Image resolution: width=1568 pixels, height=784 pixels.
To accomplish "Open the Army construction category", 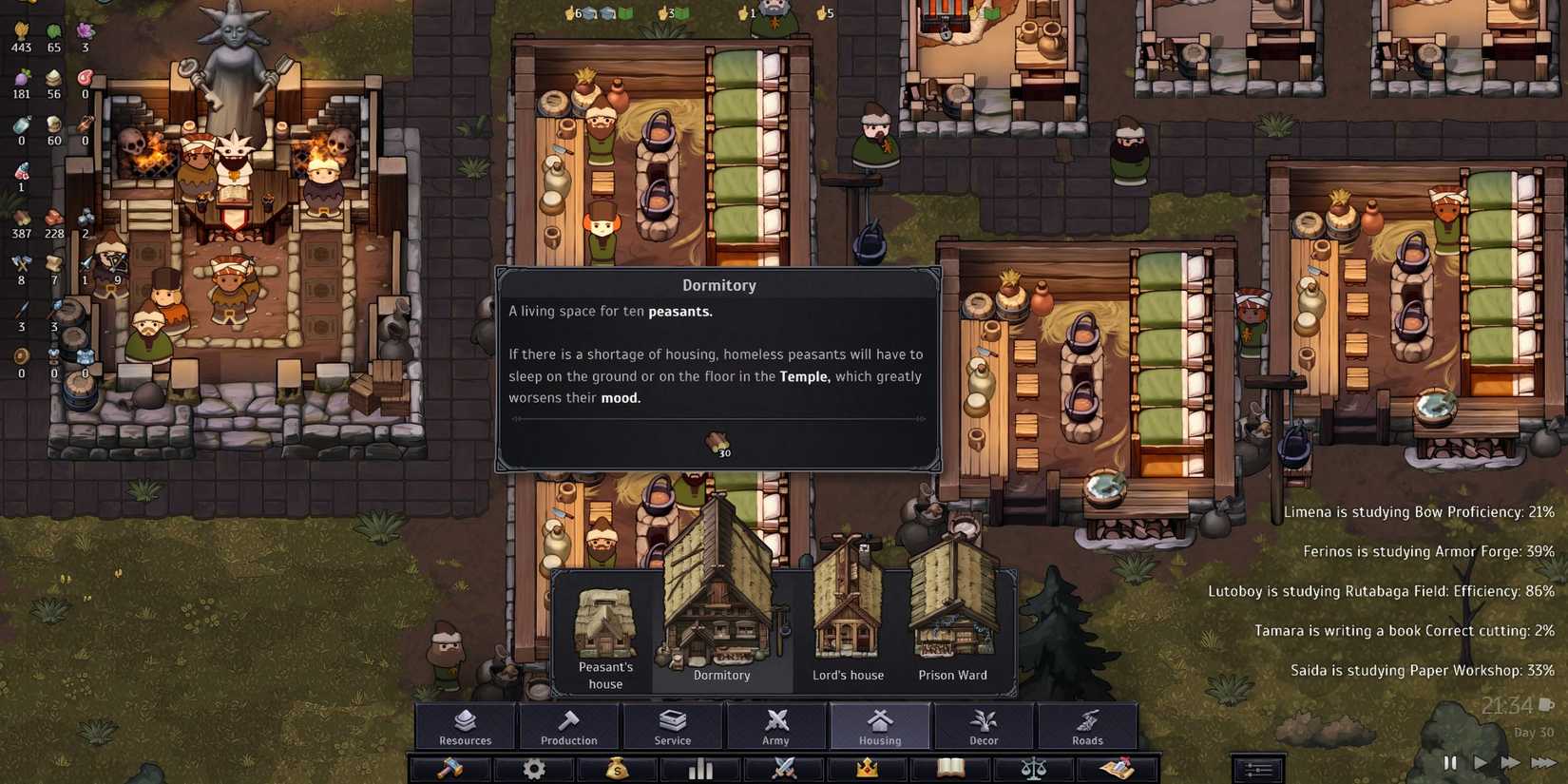I will coord(776,727).
